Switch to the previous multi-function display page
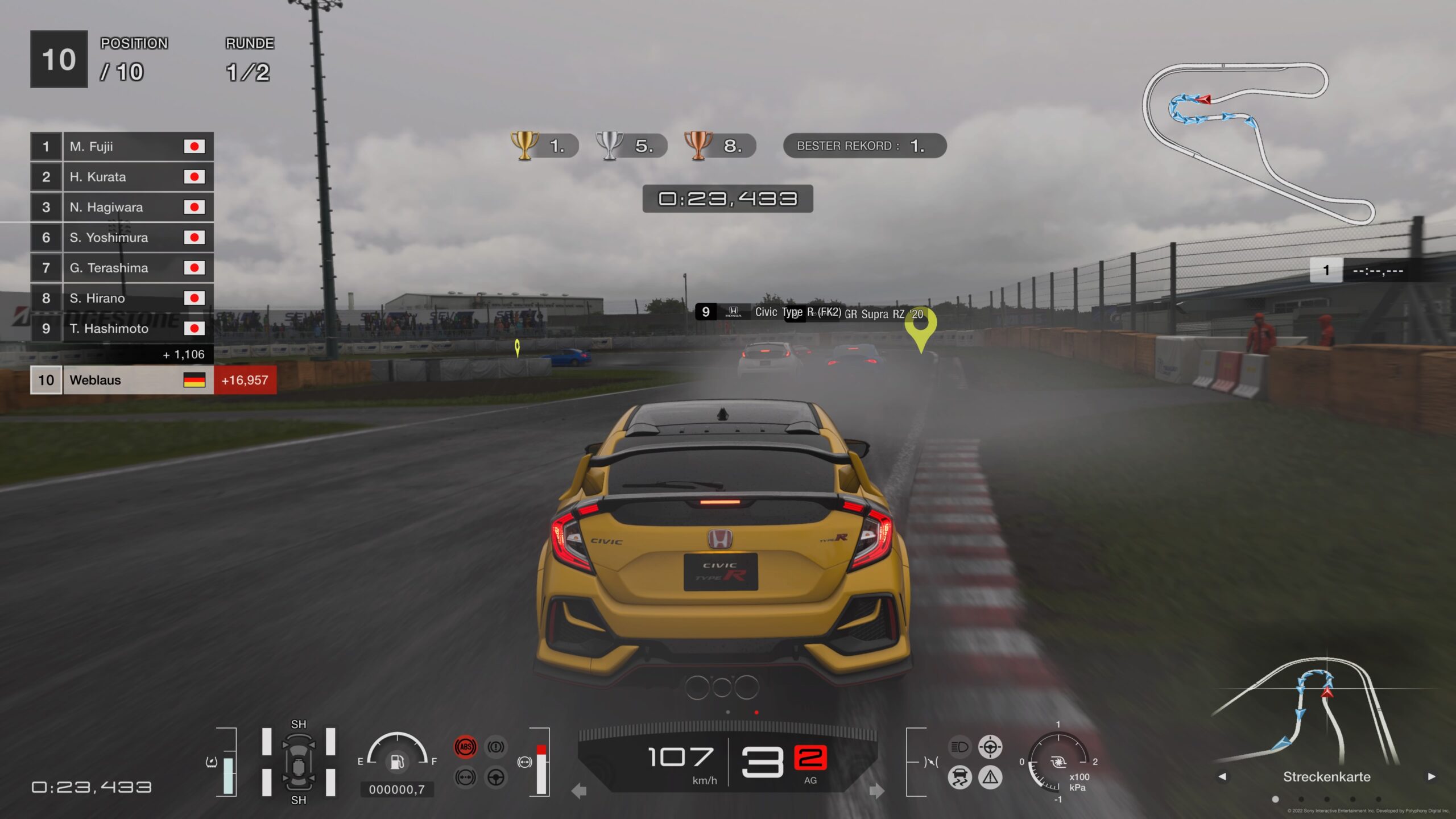 coord(1222,776)
